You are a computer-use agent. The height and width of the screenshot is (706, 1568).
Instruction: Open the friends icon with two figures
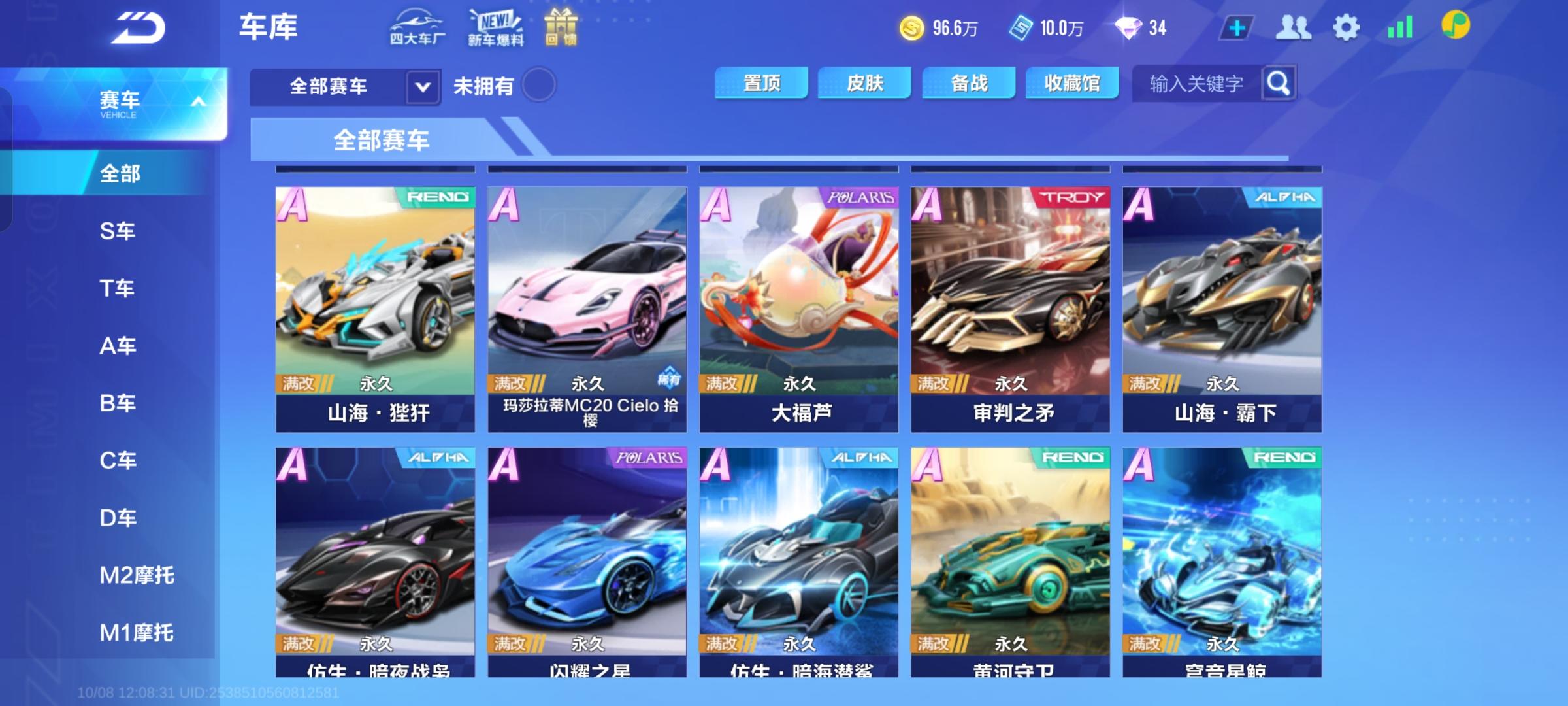coord(1295,27)
